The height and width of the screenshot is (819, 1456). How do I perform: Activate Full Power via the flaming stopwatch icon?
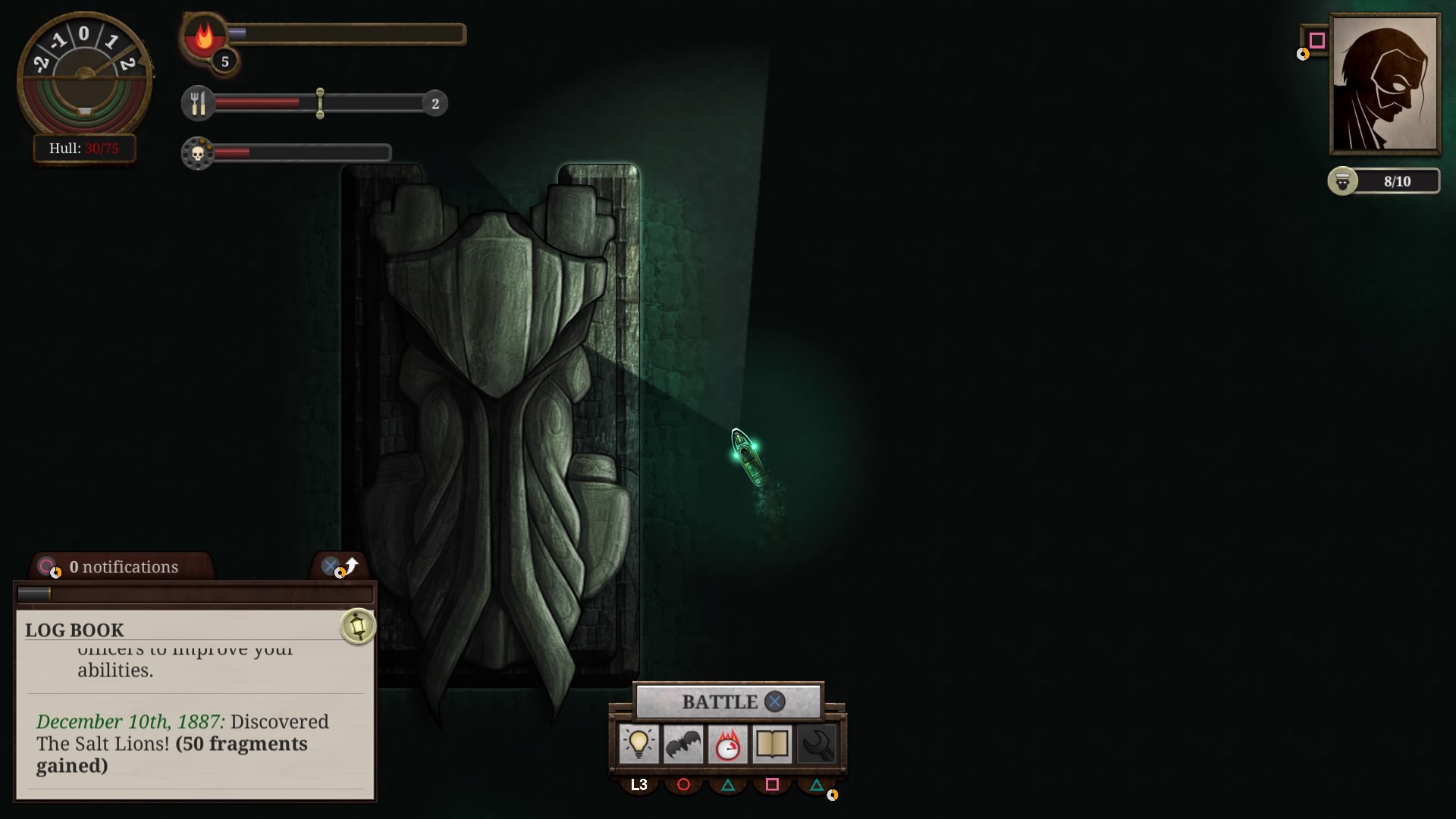tap(728, 744)
